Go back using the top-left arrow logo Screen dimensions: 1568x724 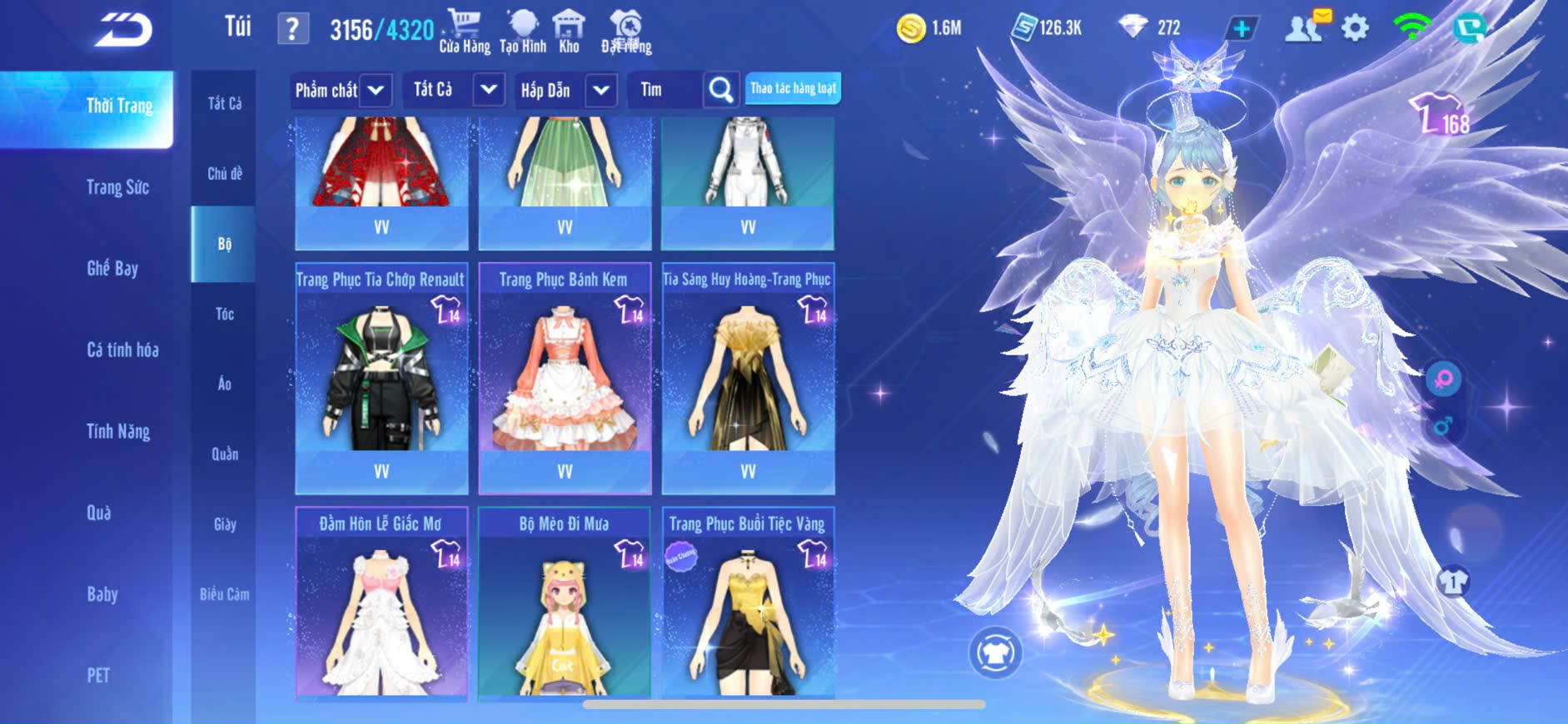124,31
